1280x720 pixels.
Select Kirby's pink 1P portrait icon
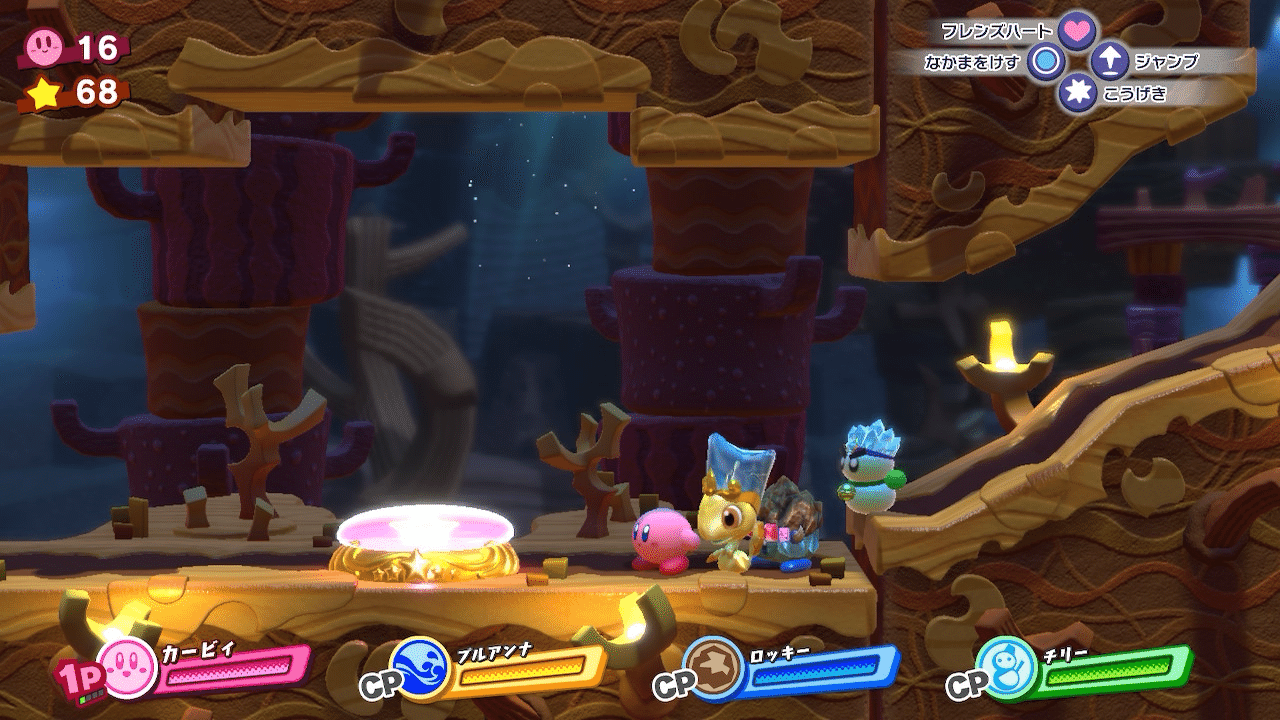129,668
